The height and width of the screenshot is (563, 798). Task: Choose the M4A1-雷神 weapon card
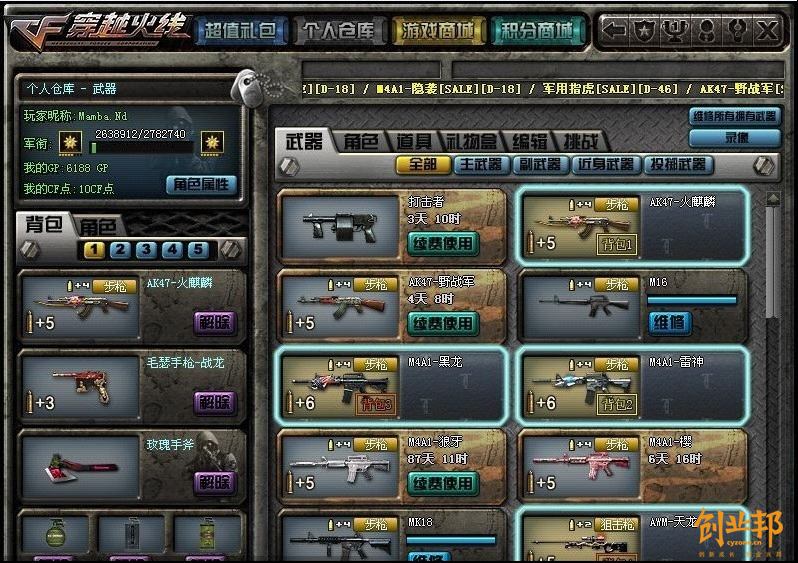[633, 385]
